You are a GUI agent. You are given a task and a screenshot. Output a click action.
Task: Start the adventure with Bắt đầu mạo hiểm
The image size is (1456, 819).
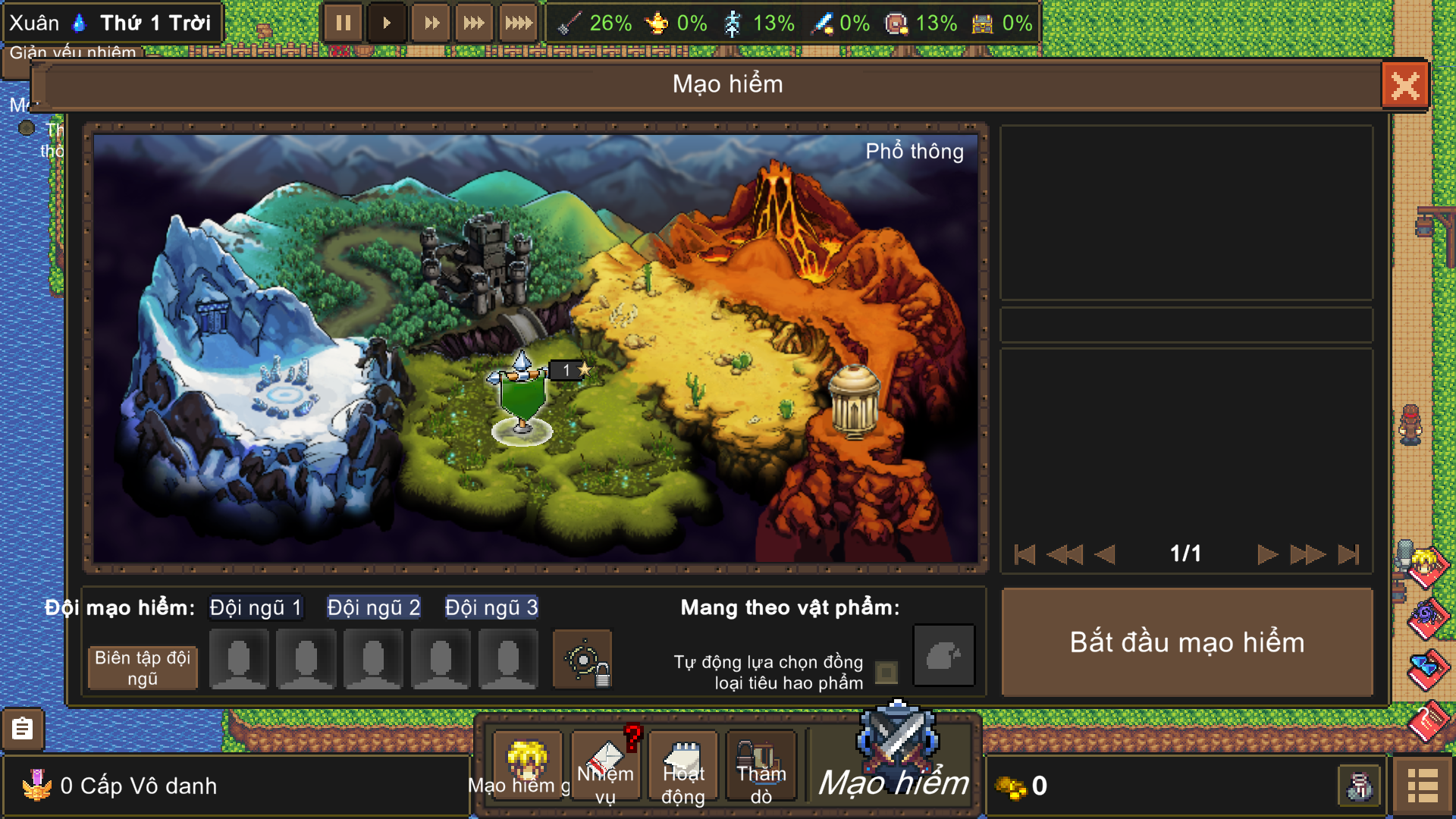coord(1187,643)
